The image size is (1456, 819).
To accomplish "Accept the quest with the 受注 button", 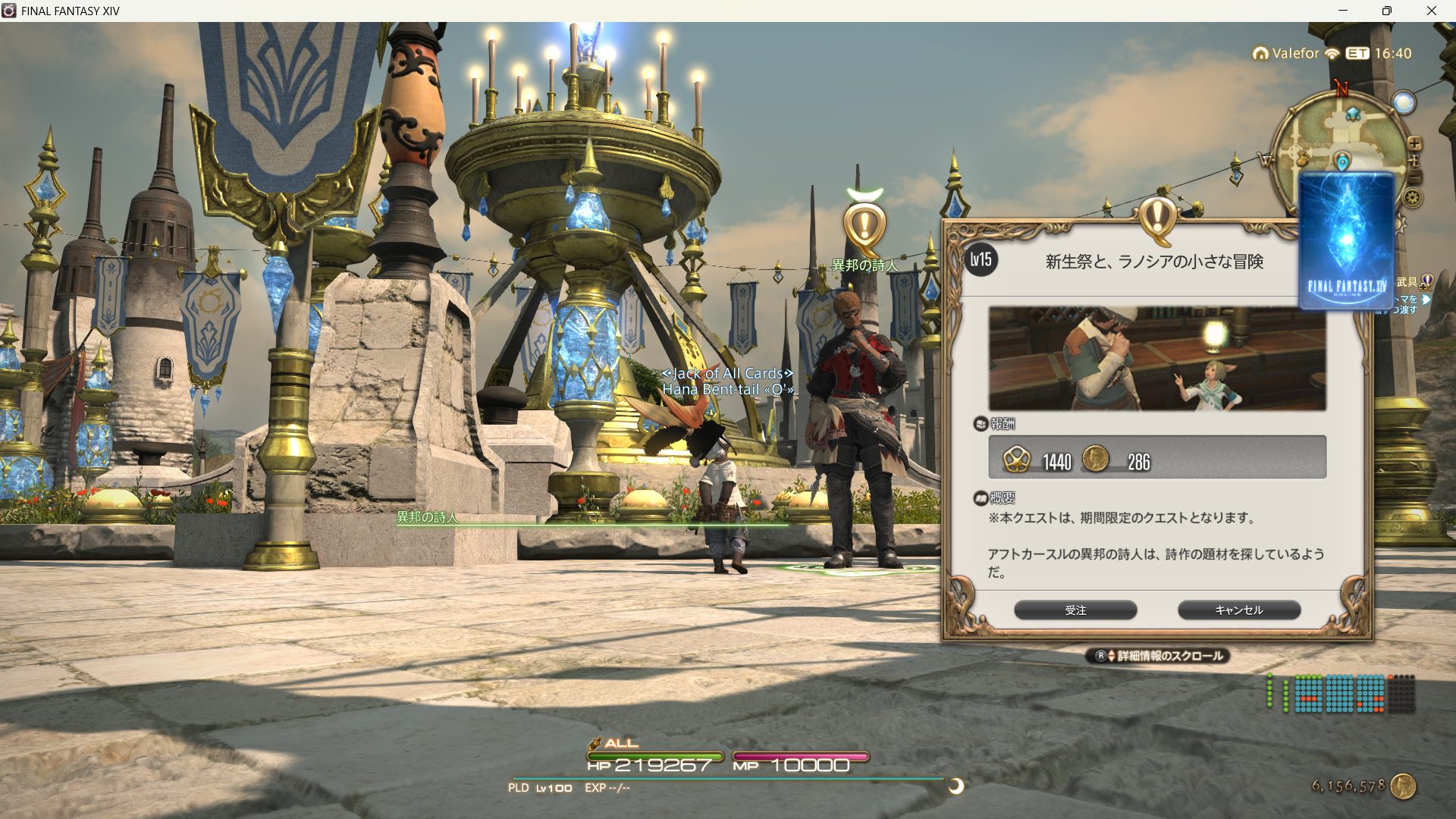I will (1075, 610).
